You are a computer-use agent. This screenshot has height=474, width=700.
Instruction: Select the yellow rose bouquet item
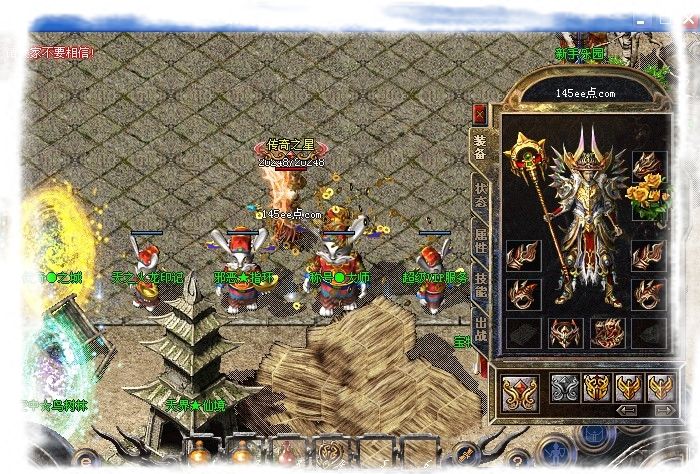point(648,197)
